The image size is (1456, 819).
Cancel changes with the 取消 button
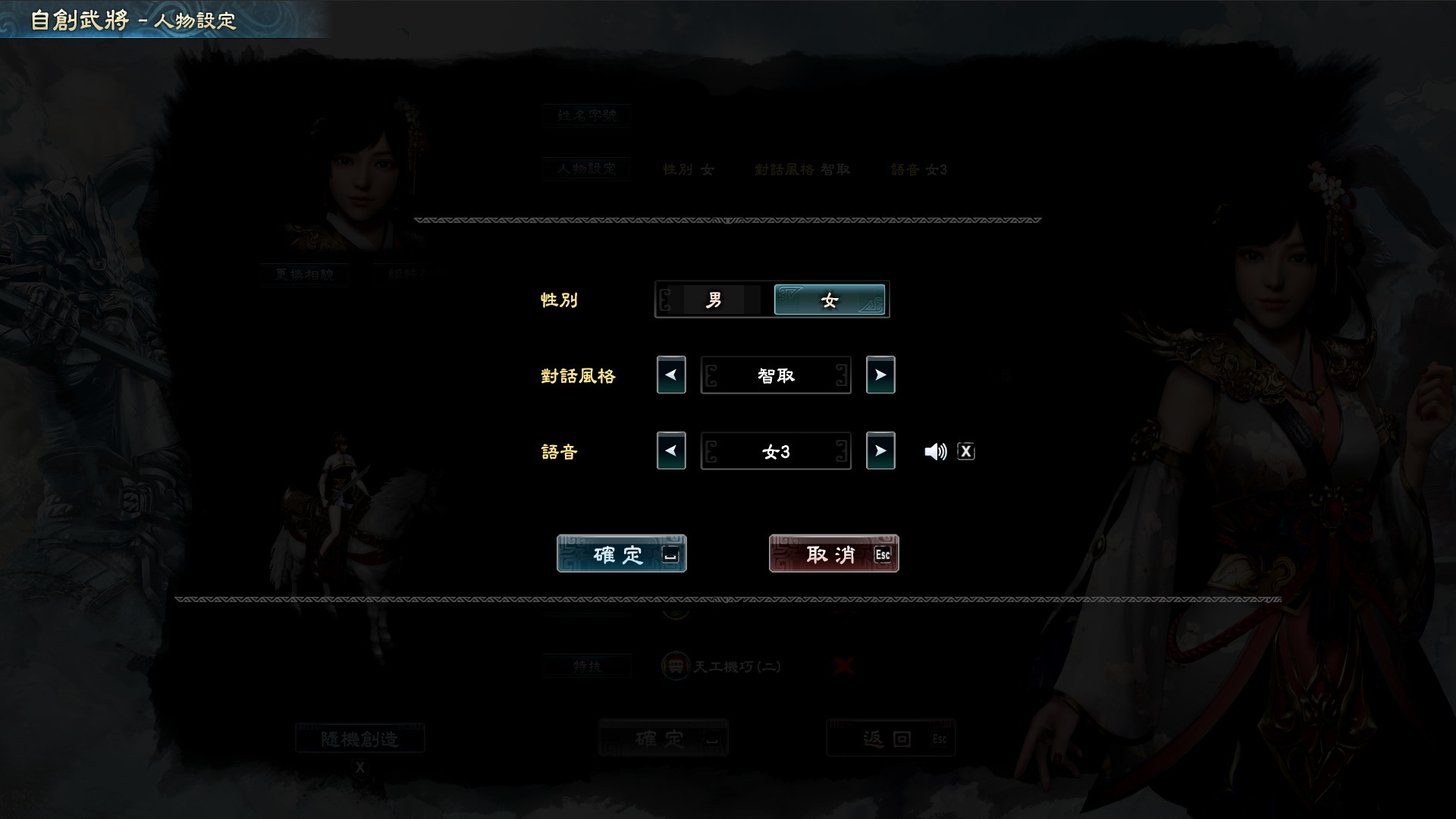[x=833, y=554]
